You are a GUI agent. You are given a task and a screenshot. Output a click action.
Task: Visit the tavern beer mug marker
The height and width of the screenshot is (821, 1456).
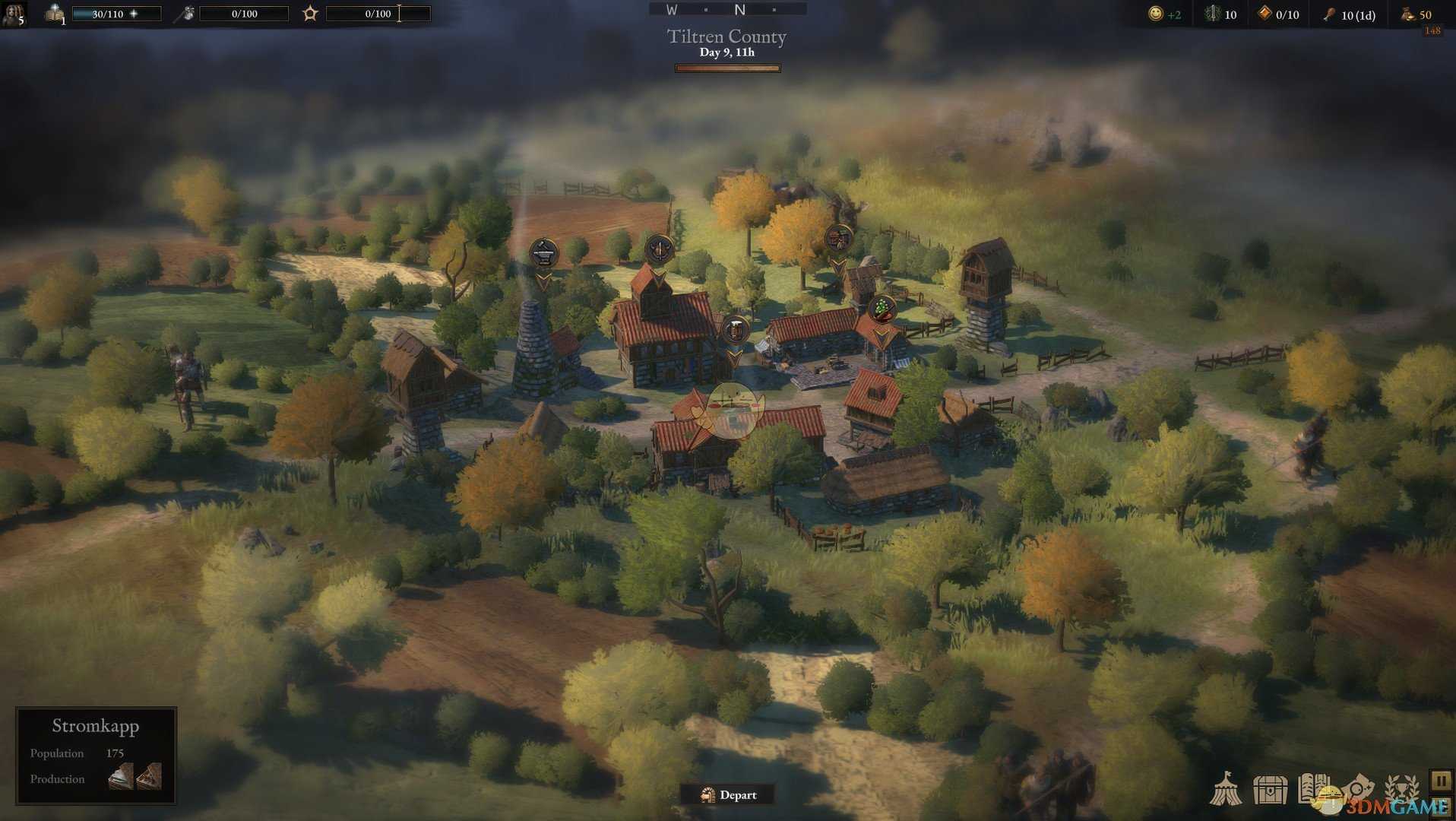(x=735, y=331)
